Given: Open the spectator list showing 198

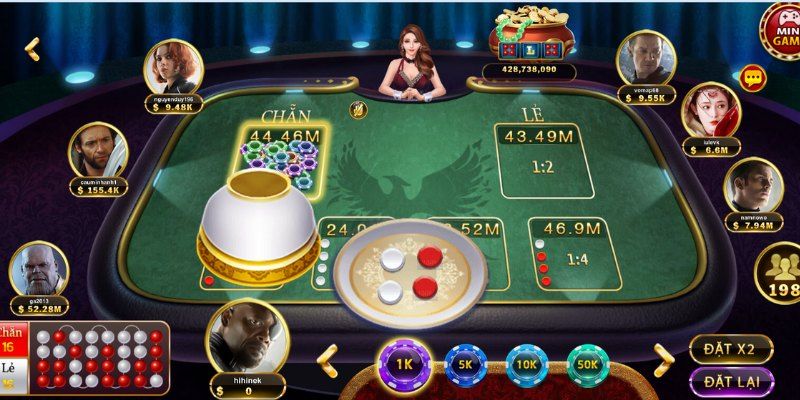Looking at the screenshot, I should [778, 275].
